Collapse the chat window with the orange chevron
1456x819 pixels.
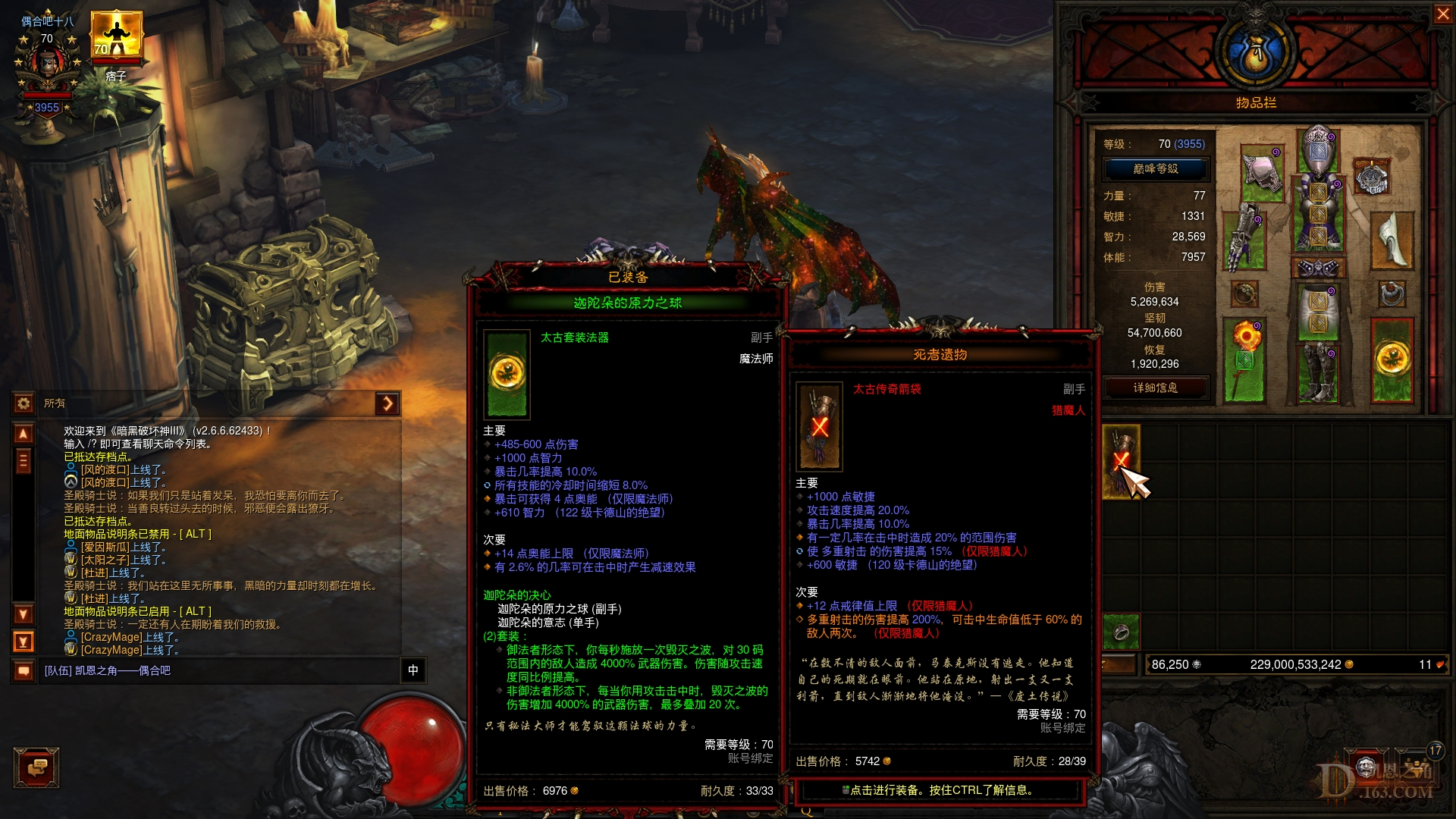tap(388, 404)
